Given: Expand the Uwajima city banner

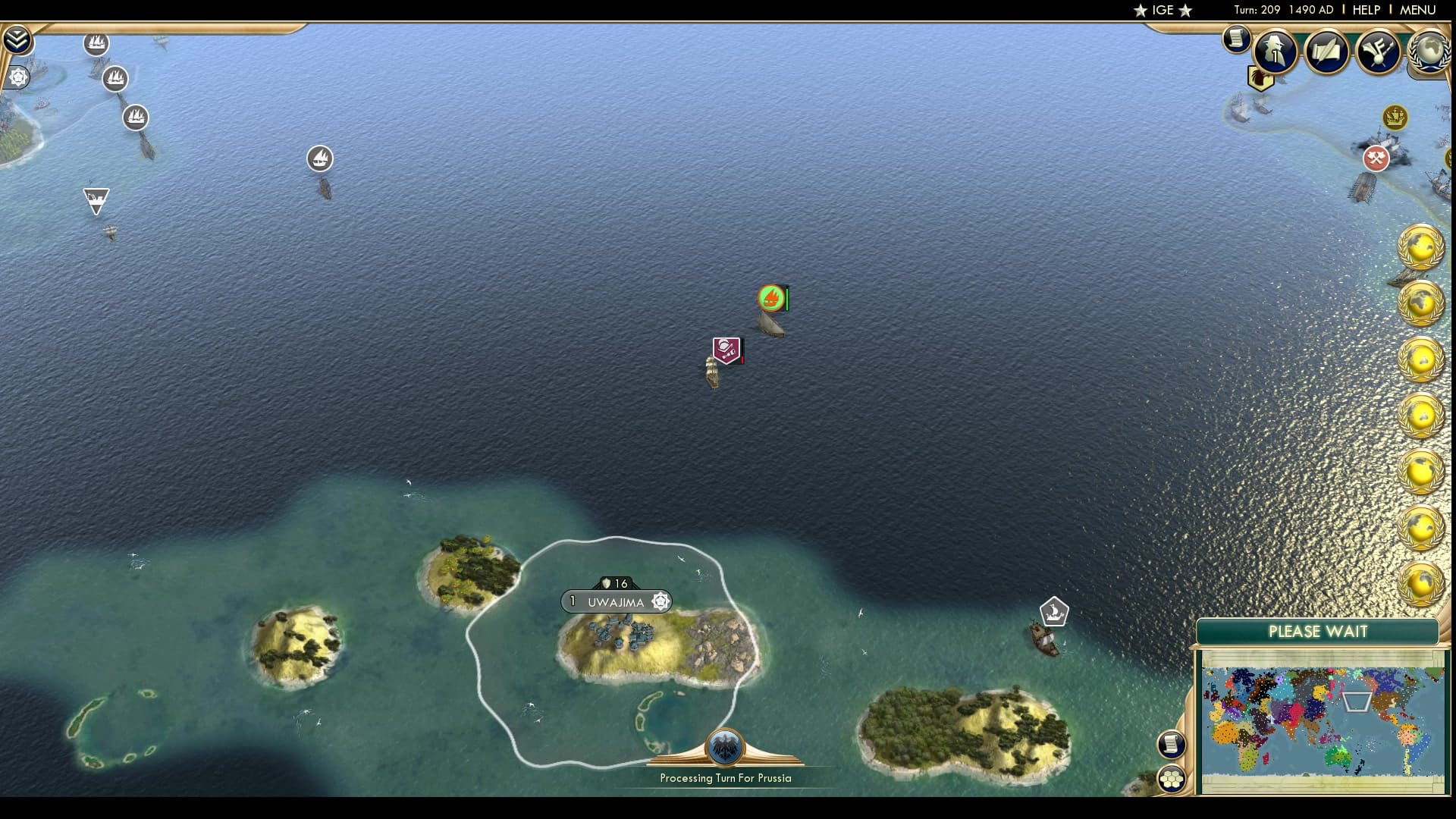Looking at the screenshot, I should pyautogui.click(x=616, y=601).
